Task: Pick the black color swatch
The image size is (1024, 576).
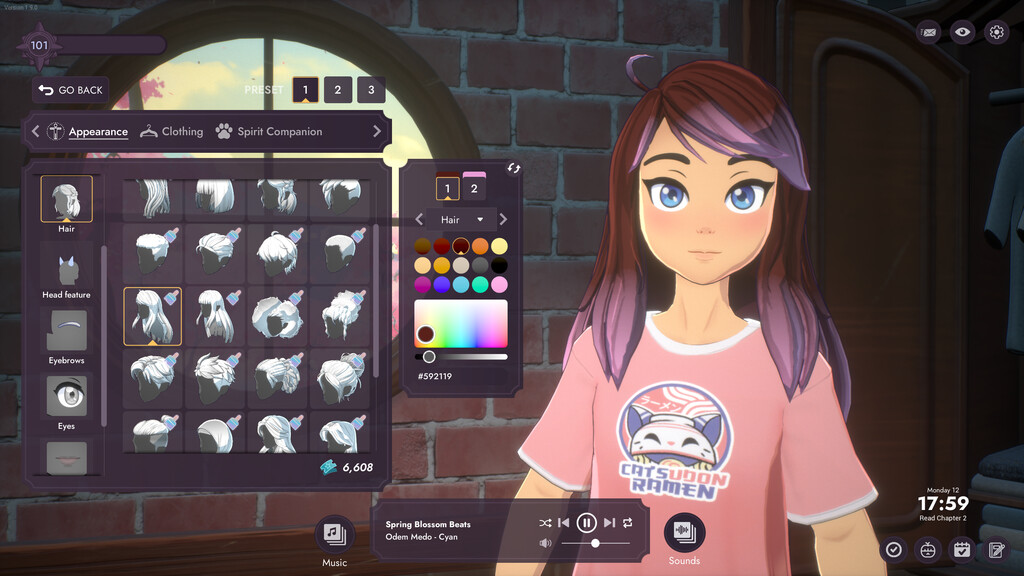Action: [499, 265]
